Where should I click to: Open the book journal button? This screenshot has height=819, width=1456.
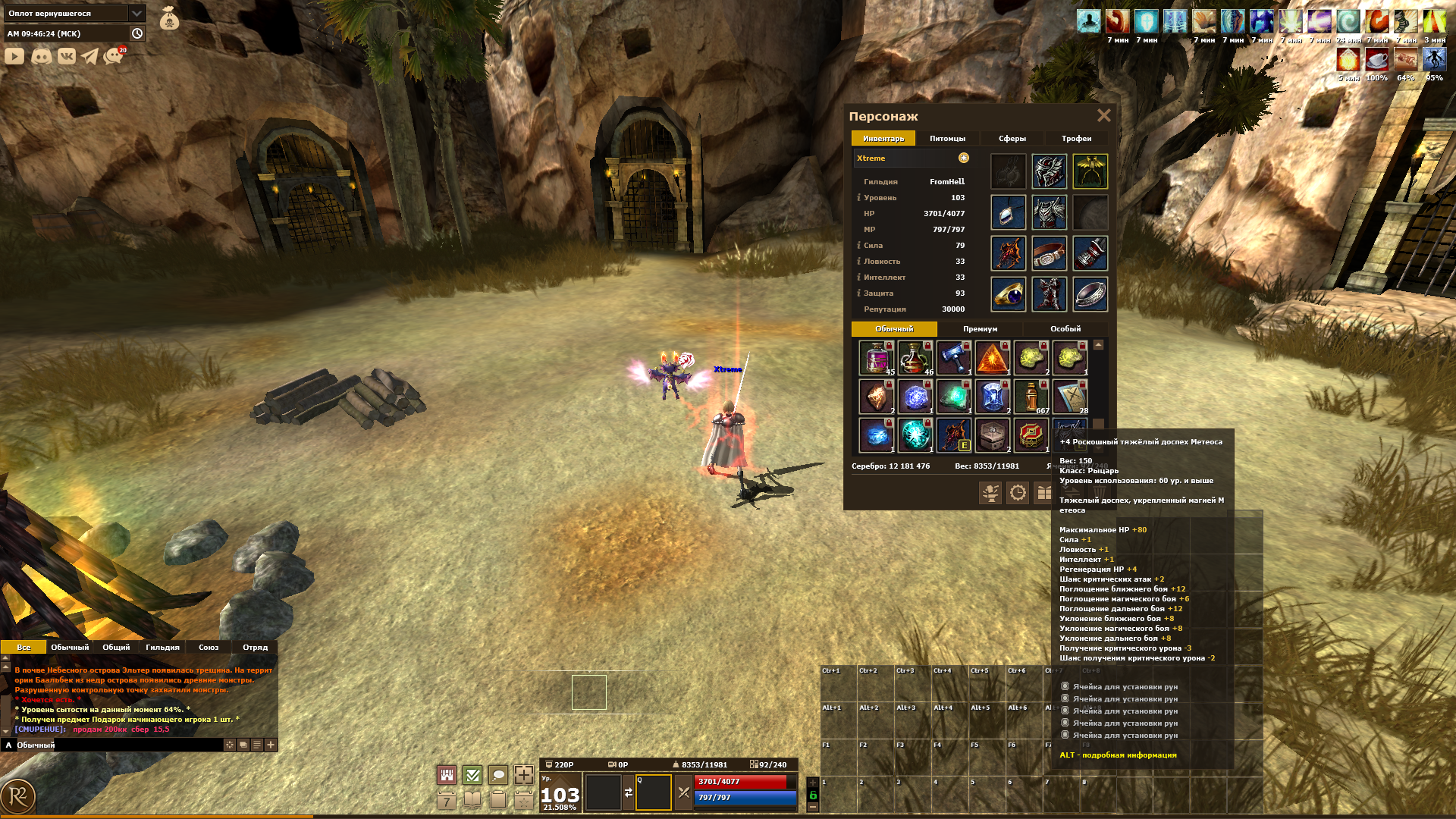coord(472,800)
